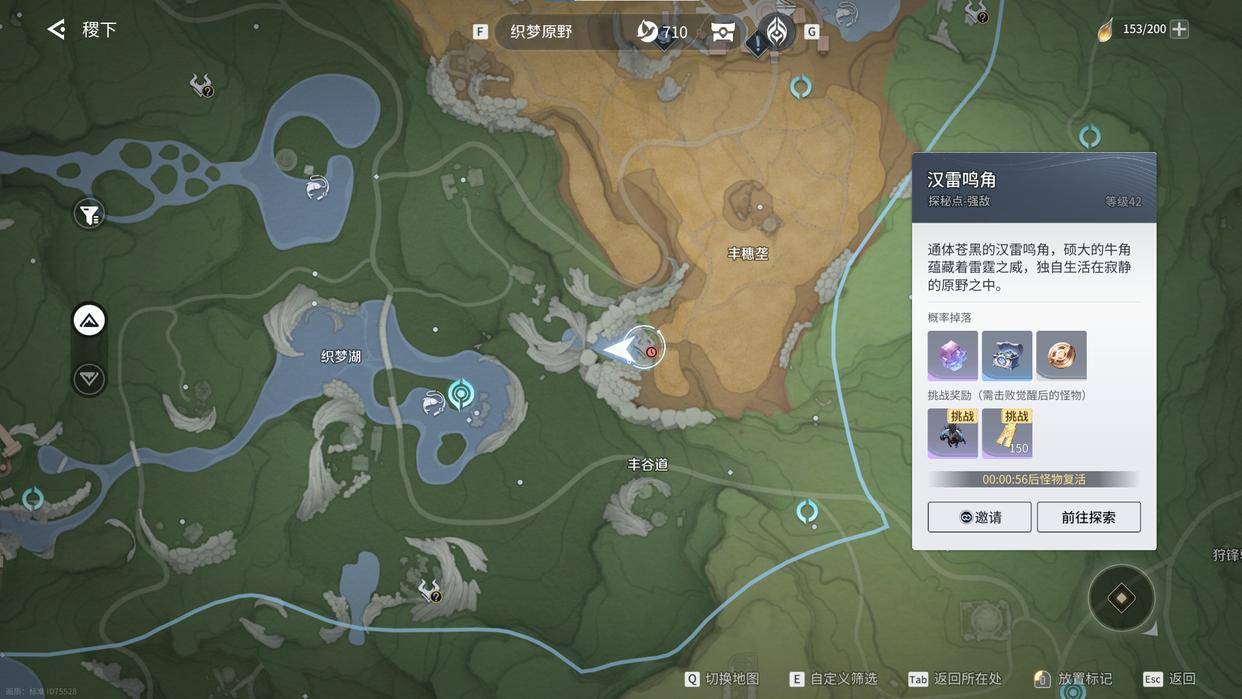The height and width of the screenshot is (699, 1242).
Task: Select the teleport waypoint in 织梦湖
Action: click(x=461, y=393)
